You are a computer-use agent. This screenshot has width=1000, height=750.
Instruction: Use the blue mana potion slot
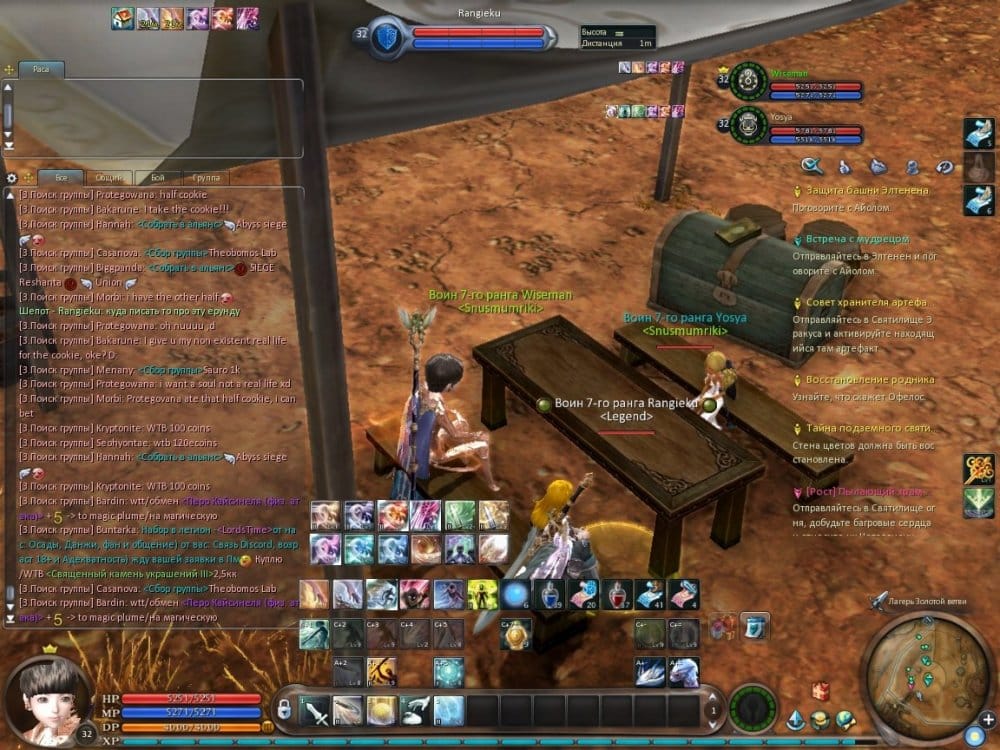pos(547,594)
